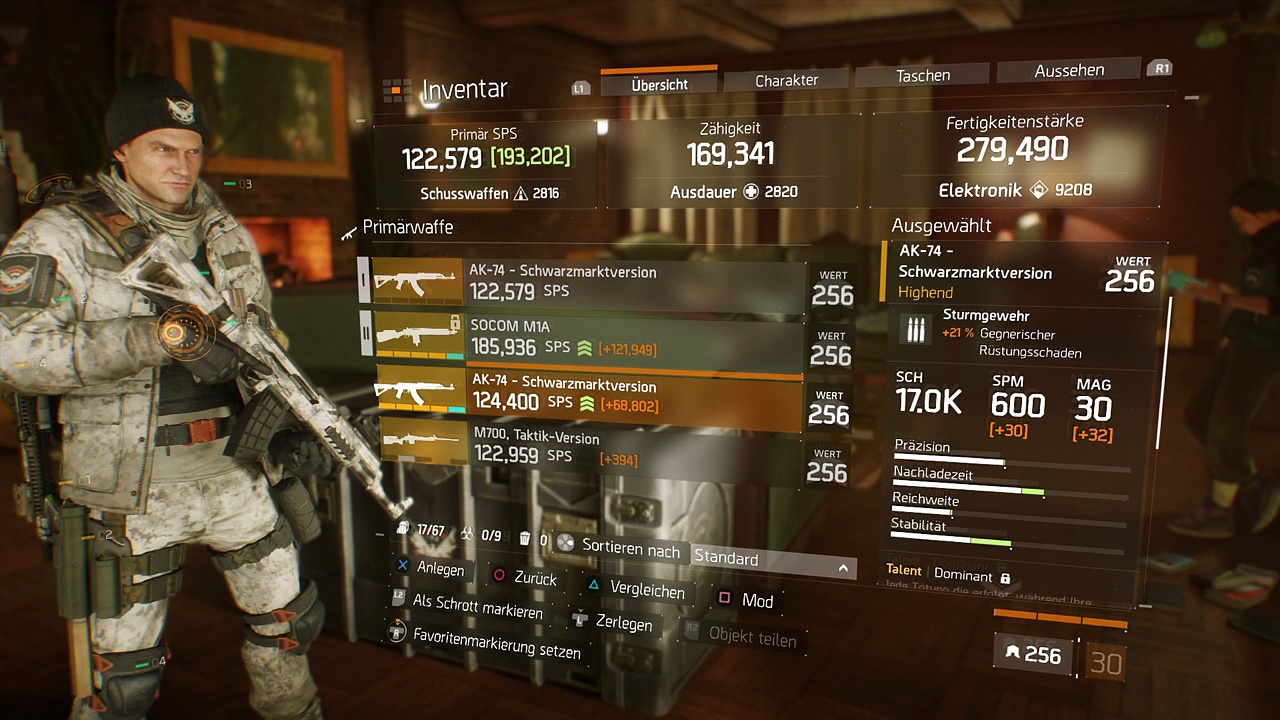Open the Sortieren nach Standard dropdown
The height and width of the screenshot is (720, 1280).
(773, 560)
